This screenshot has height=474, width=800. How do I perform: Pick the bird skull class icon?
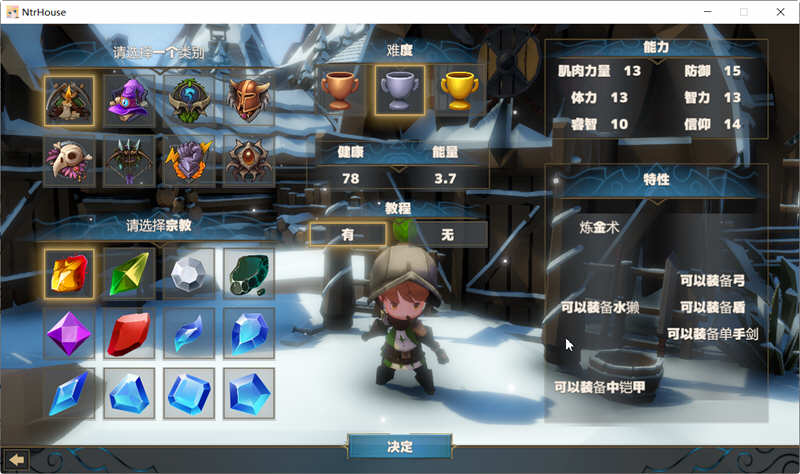tap(69, 160)
